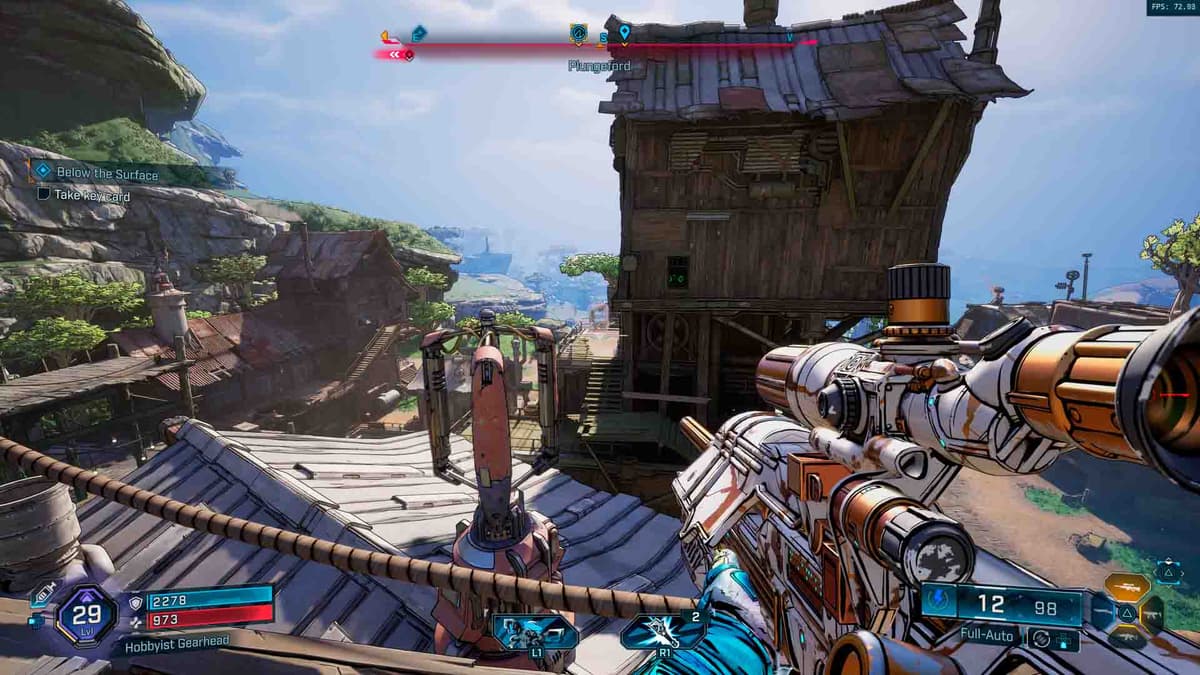
Task: Click the blue map pin compass marker
Action: pyautogui.click(x=624, y=33)
